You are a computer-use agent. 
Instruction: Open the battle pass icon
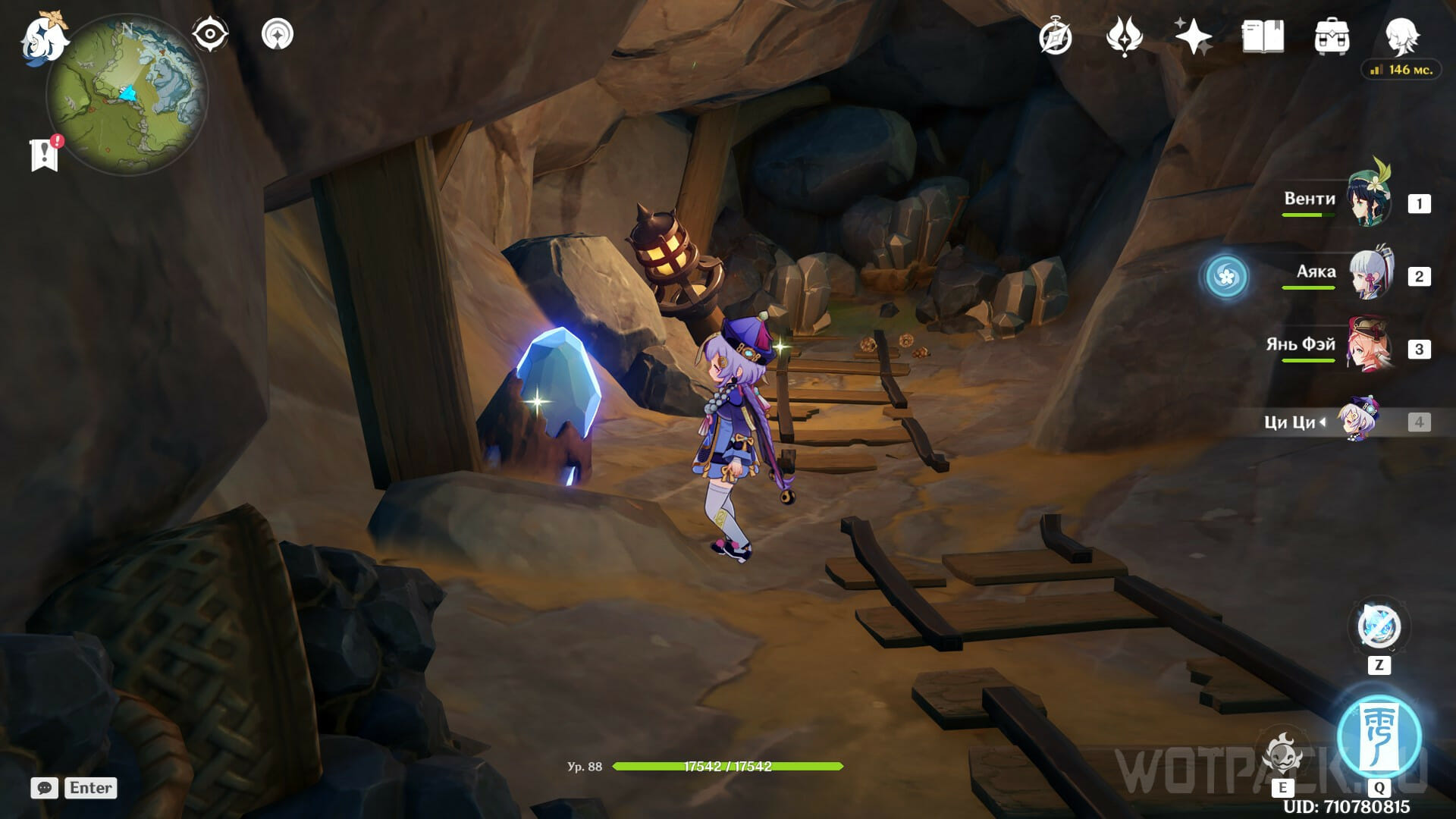point(1124,36)
